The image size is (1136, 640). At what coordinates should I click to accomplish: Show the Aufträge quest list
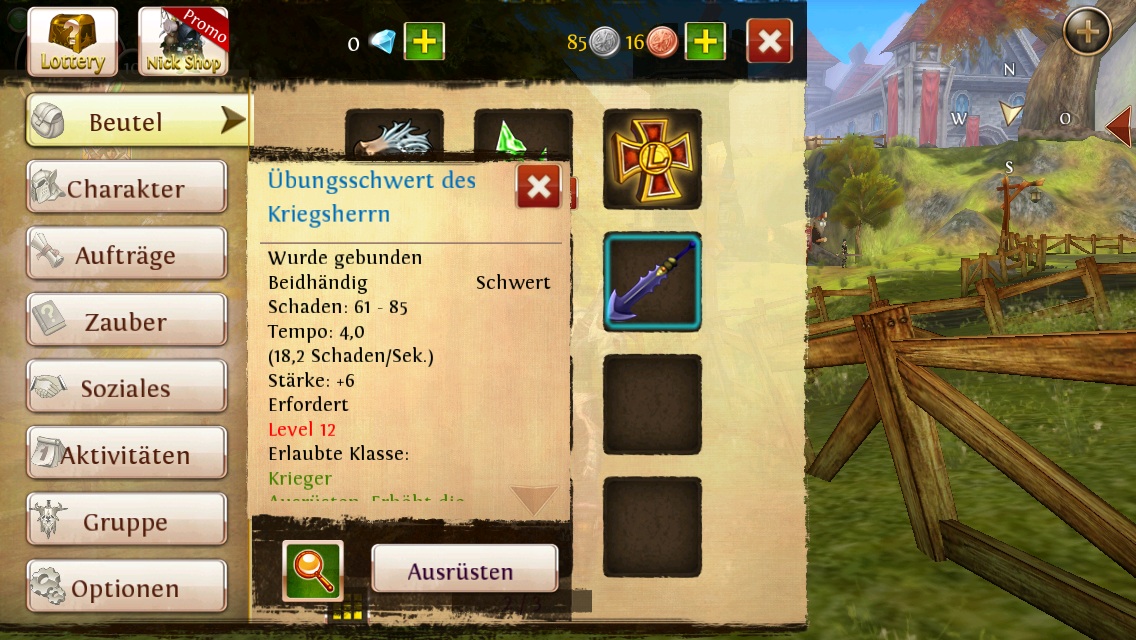coord(126,256)
